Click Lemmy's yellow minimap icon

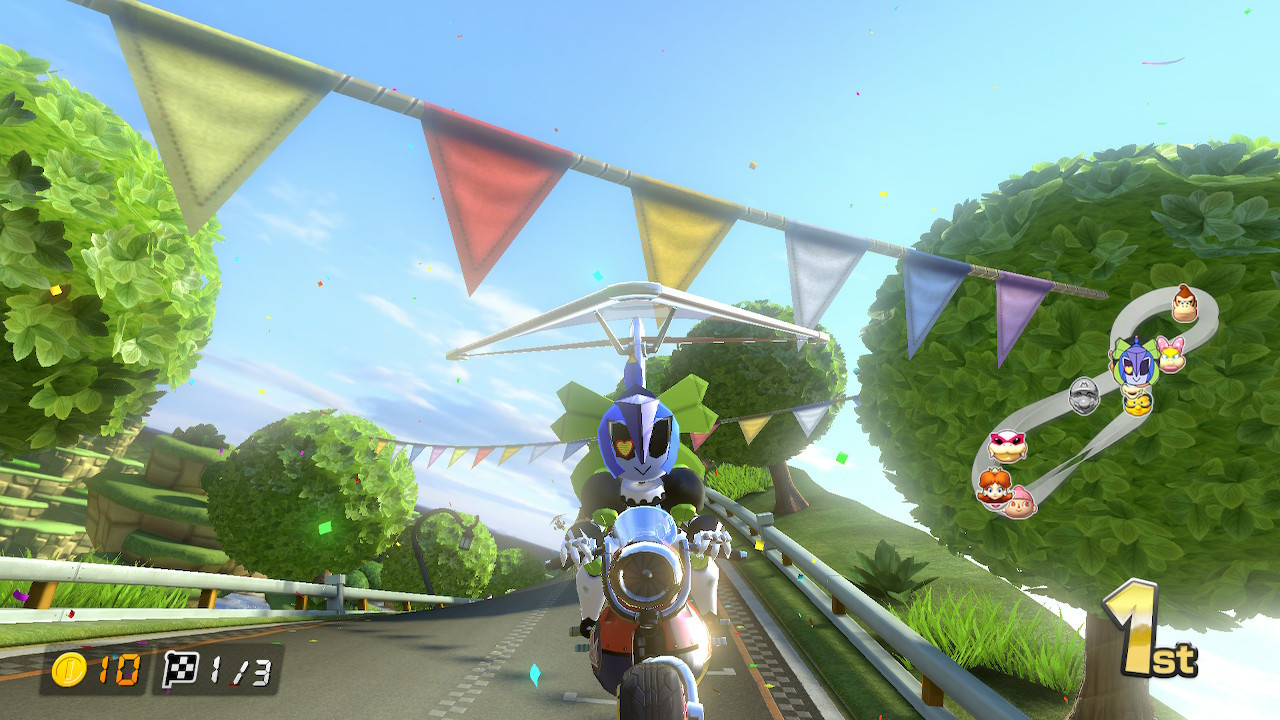[1138, 405]
